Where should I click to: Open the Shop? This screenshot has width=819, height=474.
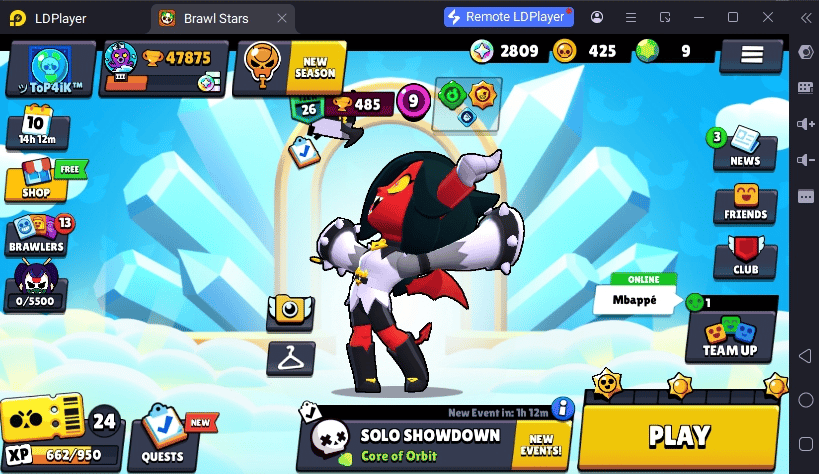[x=38, y=181]
